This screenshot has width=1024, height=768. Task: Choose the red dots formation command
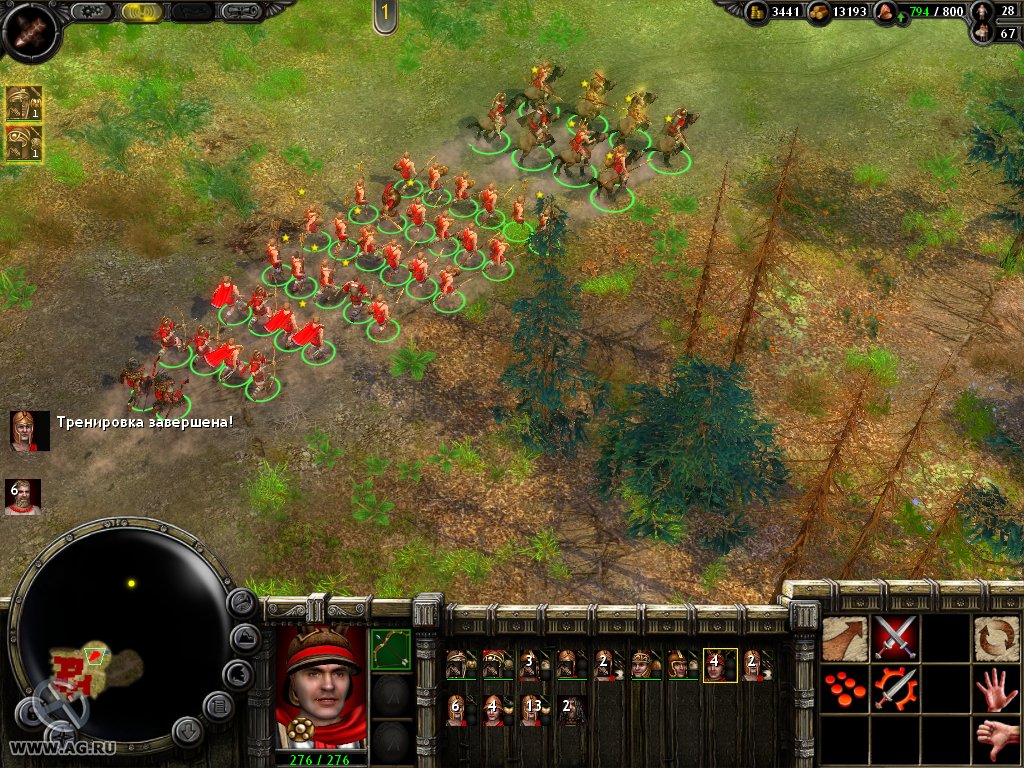[x=845, y=689]
